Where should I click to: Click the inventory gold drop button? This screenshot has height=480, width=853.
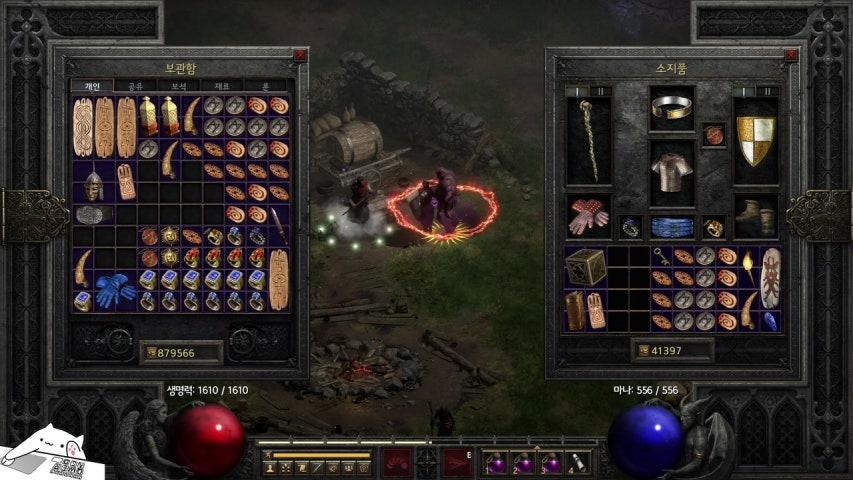642,351
